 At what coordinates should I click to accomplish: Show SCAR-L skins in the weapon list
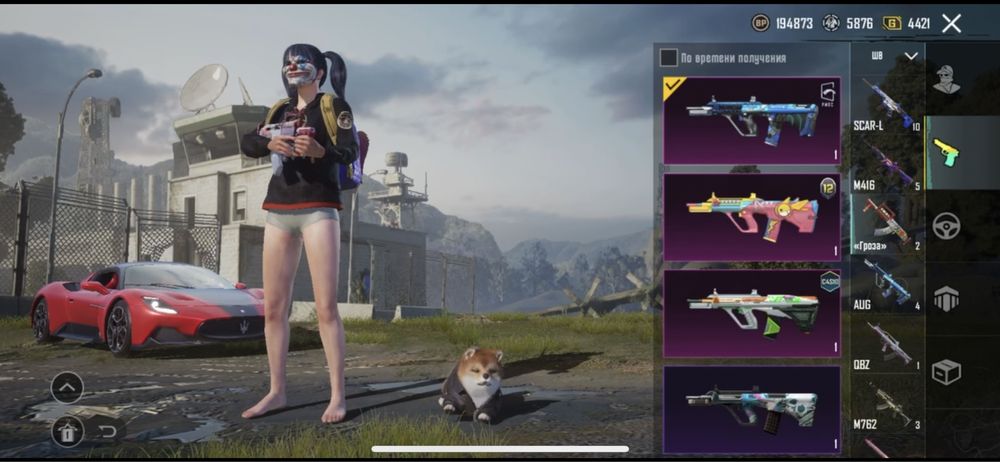click(886, 106)
